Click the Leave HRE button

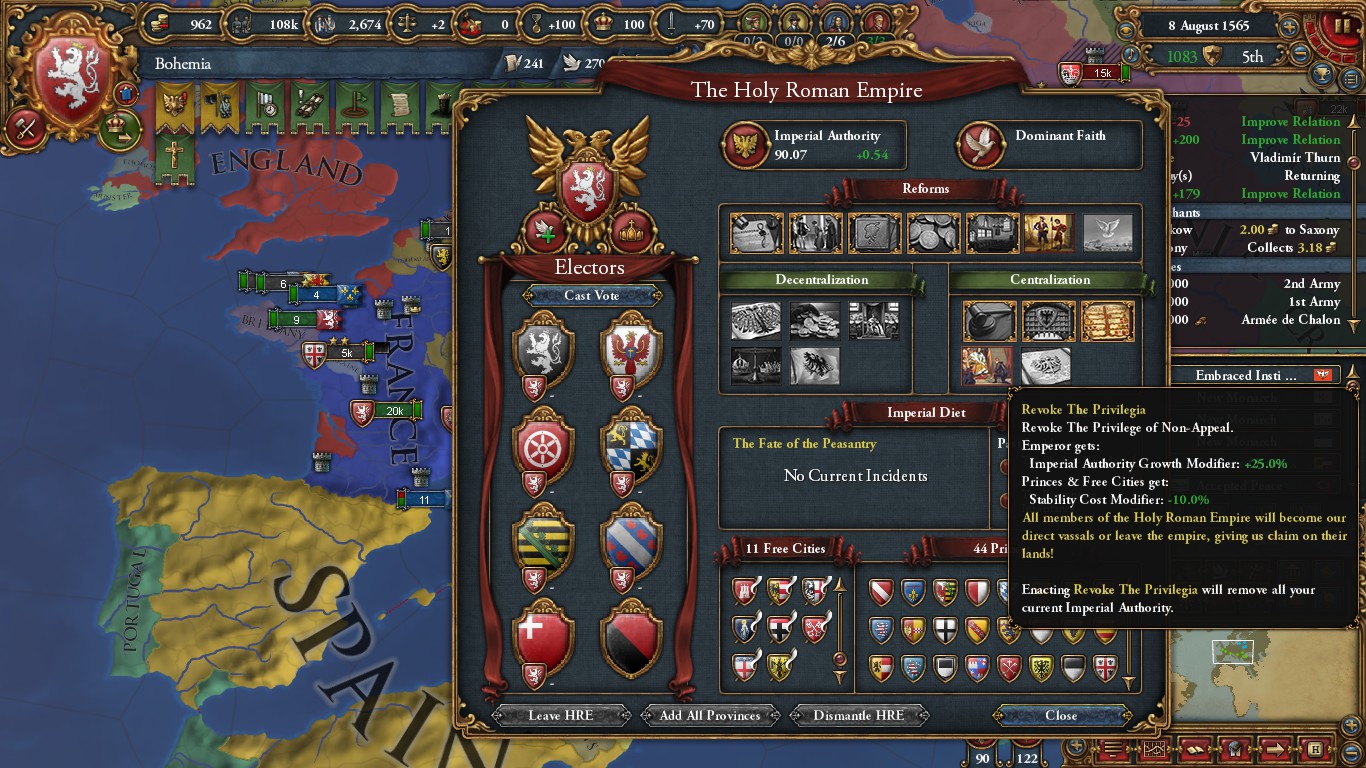click(x=559, y=715)
